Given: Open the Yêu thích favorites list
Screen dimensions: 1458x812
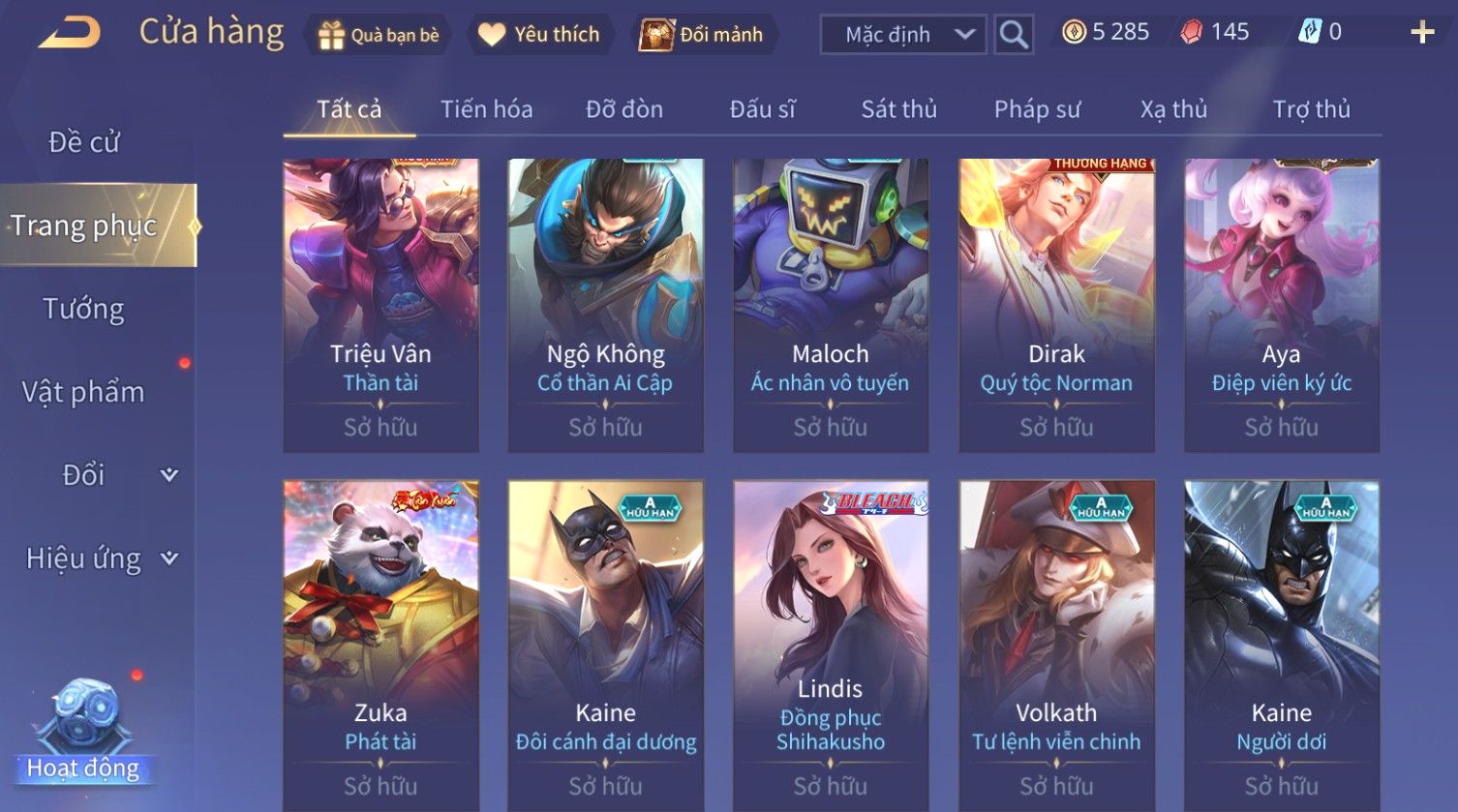Looking at the screenshot, I should [540, 35].
